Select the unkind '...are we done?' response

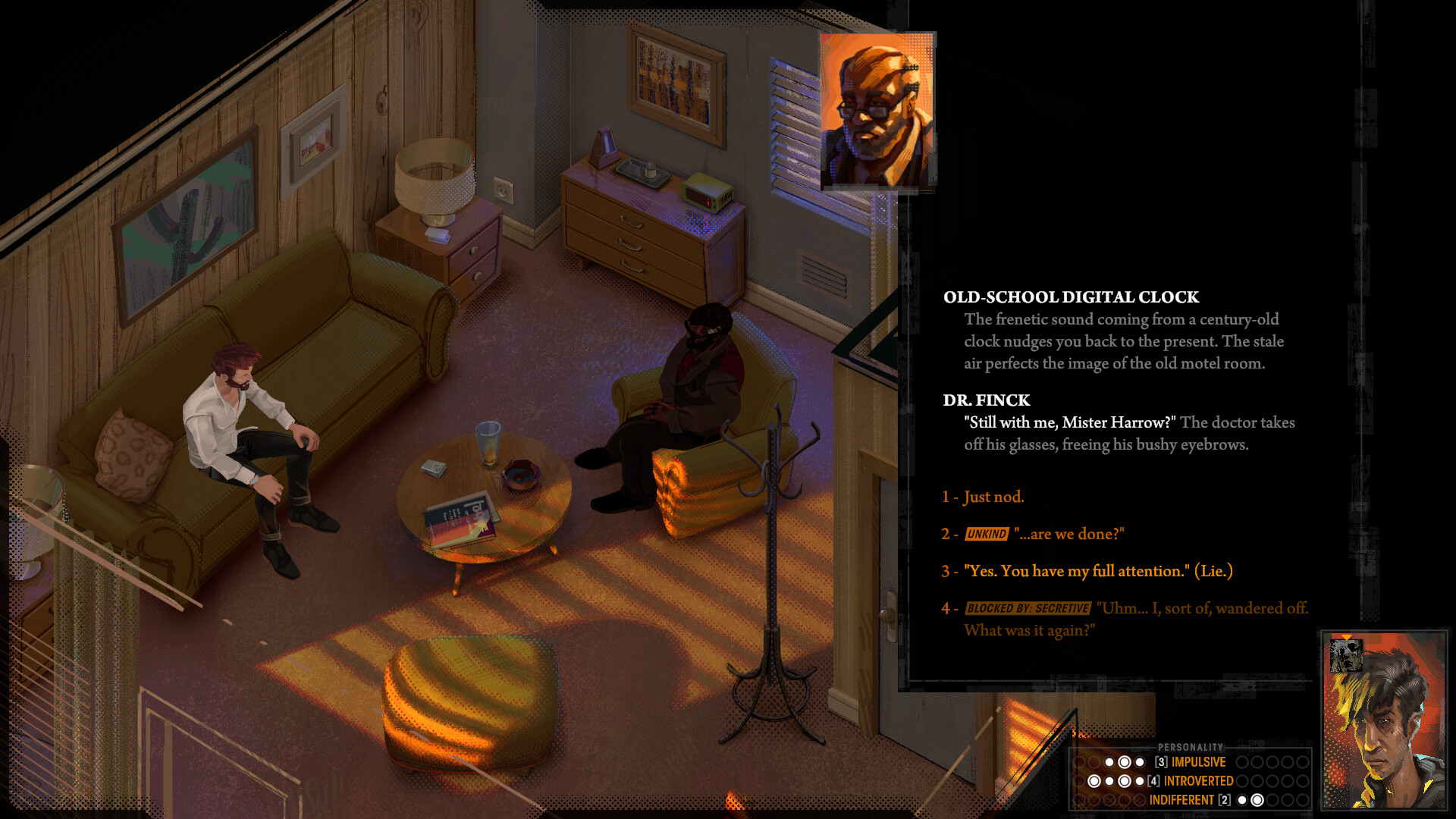[x=1070, y=534]
